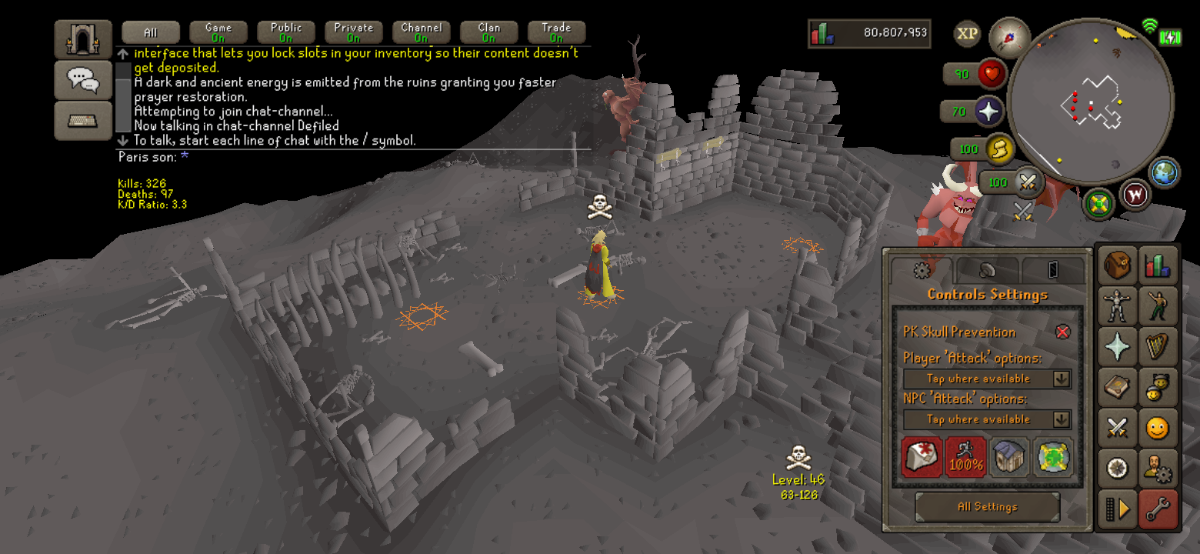
Task: Open the on-screen keyboard
Action: [82, 120]
